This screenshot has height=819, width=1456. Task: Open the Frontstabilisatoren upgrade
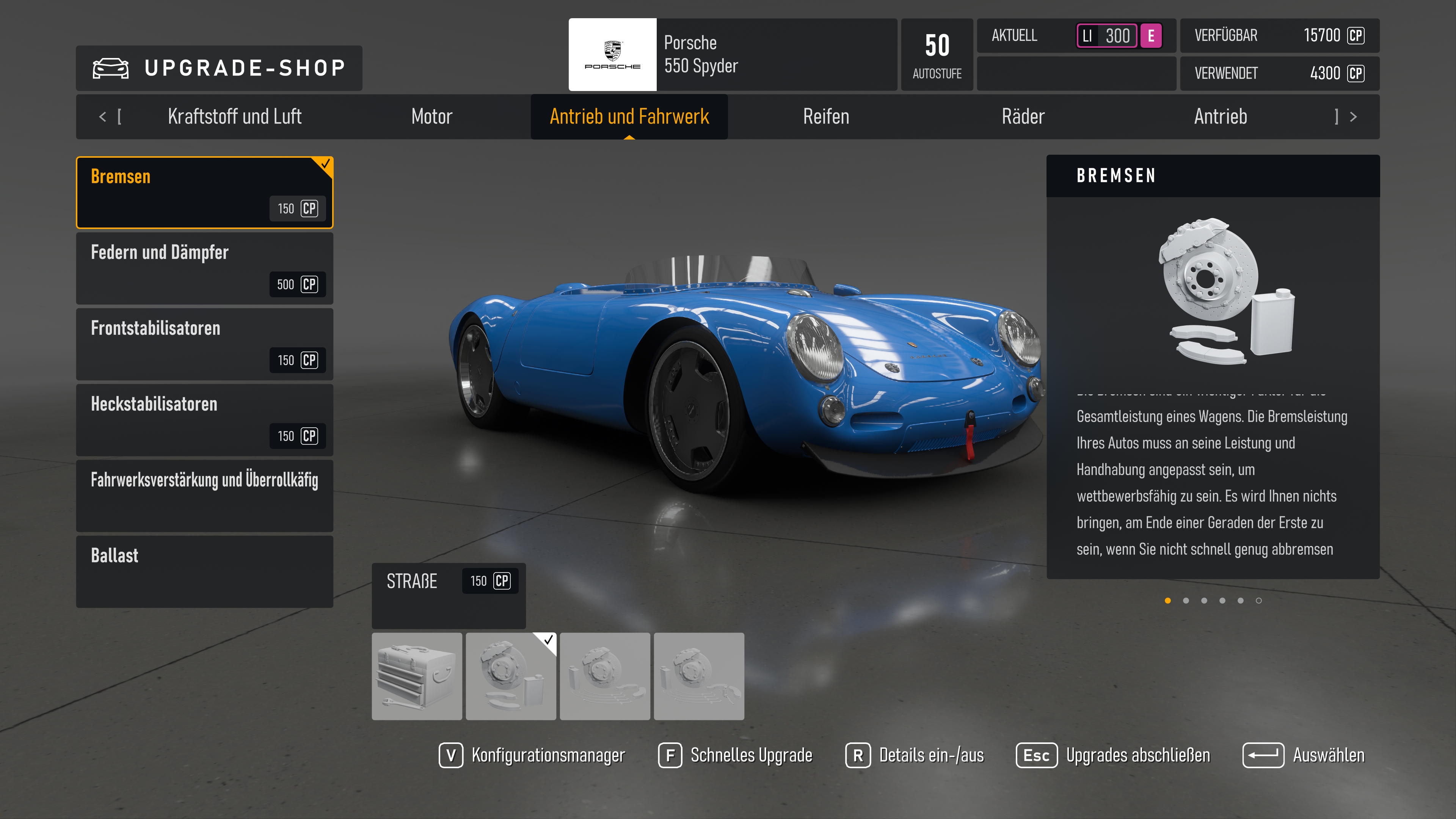point(205,344)
